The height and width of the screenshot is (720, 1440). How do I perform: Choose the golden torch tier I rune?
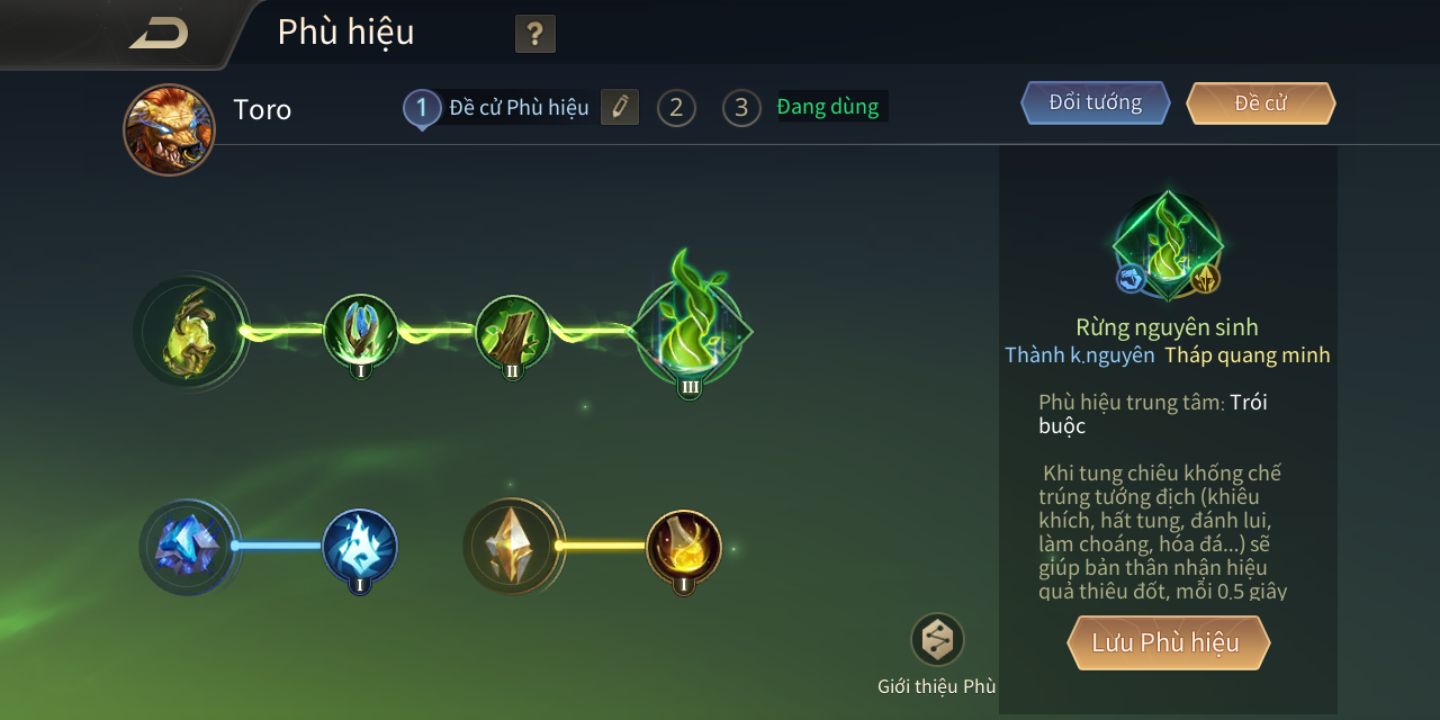click(684, 547)
